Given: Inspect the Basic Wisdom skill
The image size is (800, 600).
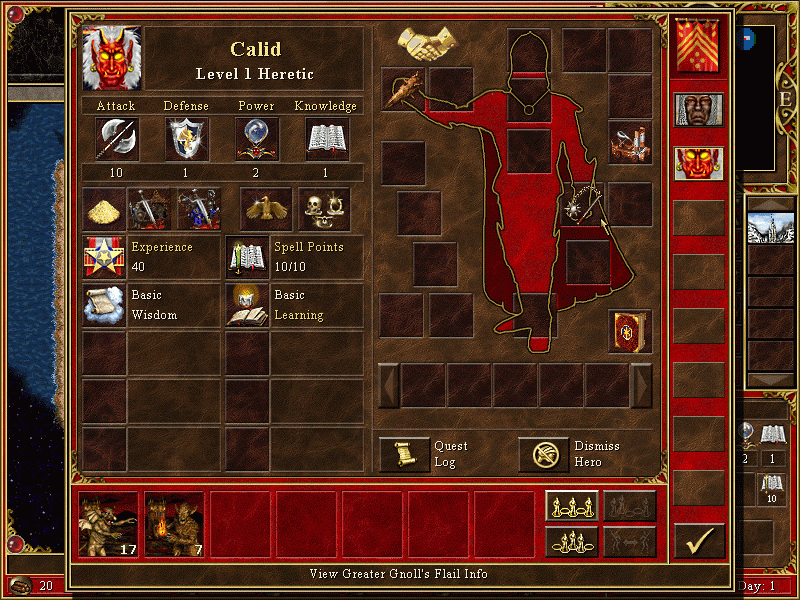Looking at the screenshot, I should point(104,305).
